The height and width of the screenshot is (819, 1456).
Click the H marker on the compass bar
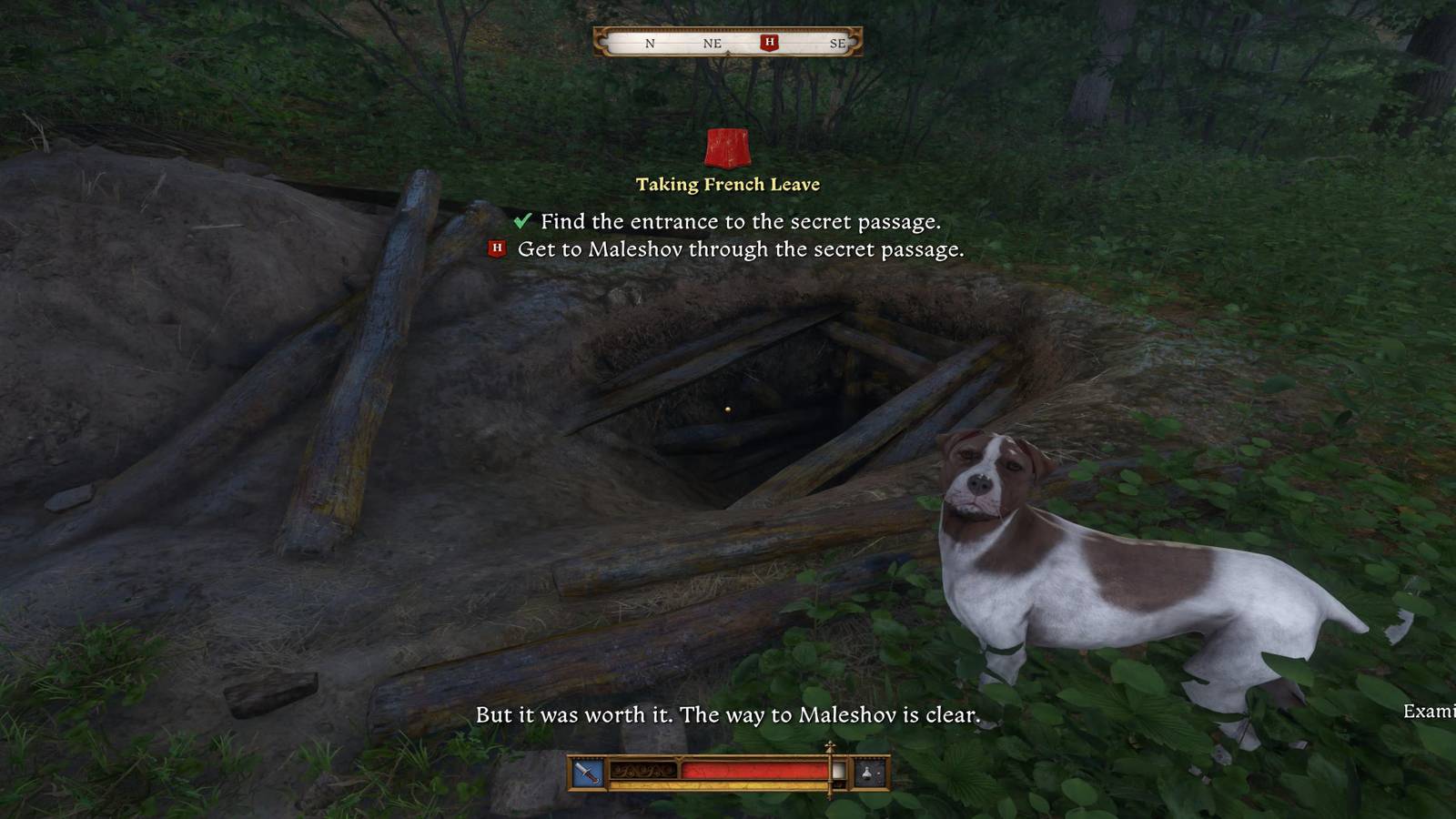769,42
